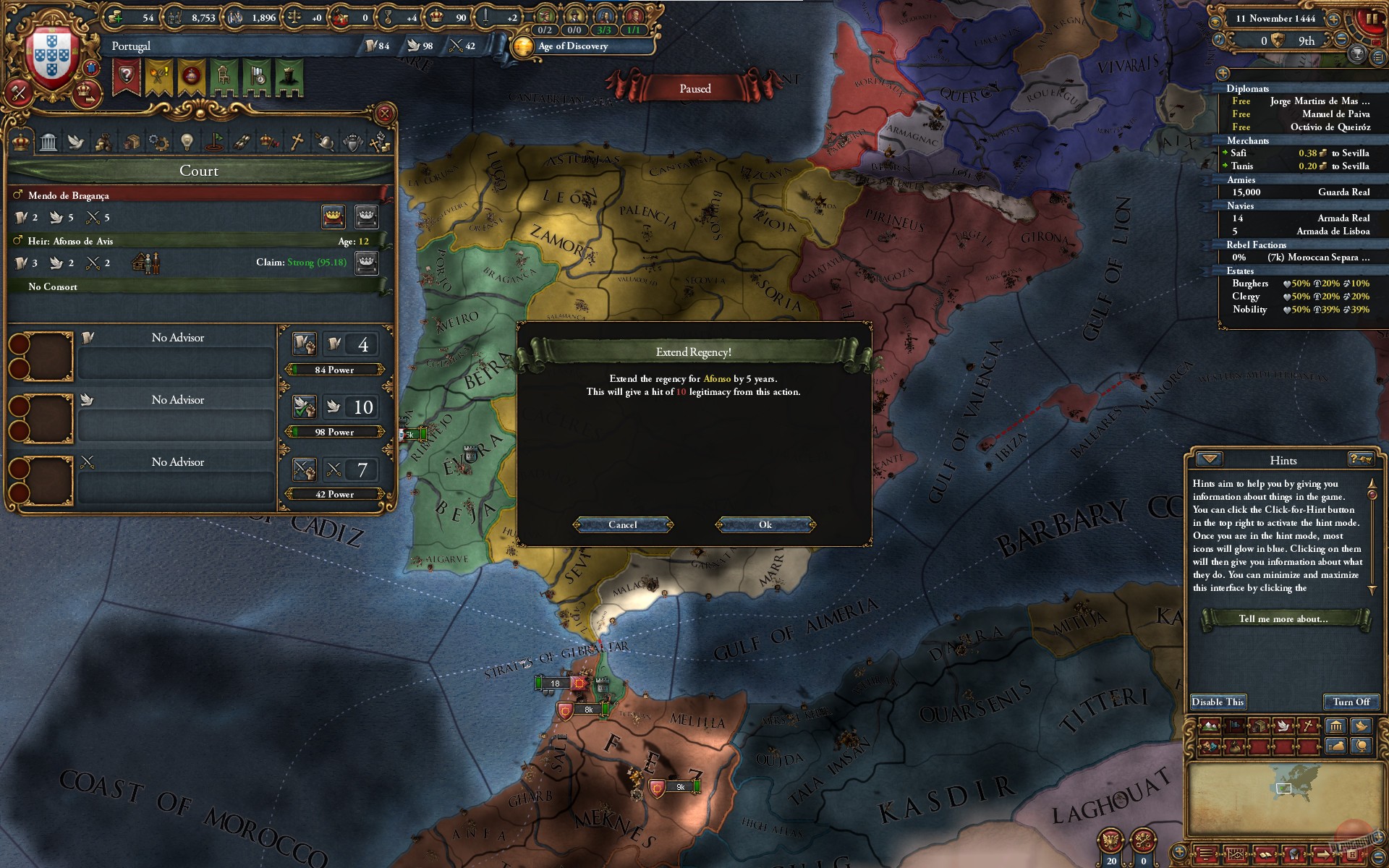Open the Economy panel with the coin purse icon
This screenshot has width=1389, height=868.
[x=103, y=142]
